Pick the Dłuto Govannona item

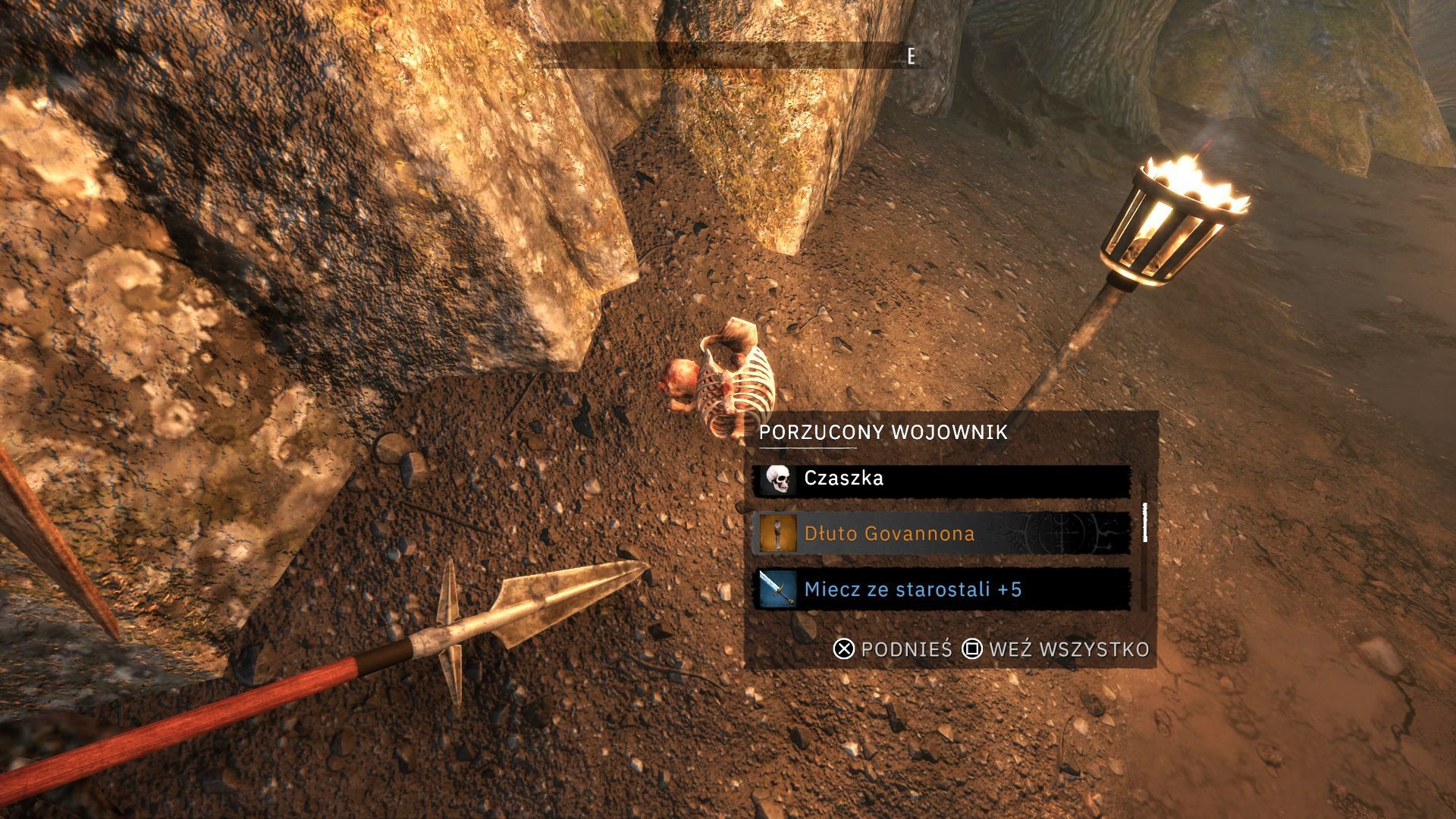click(x=940, y=534)
